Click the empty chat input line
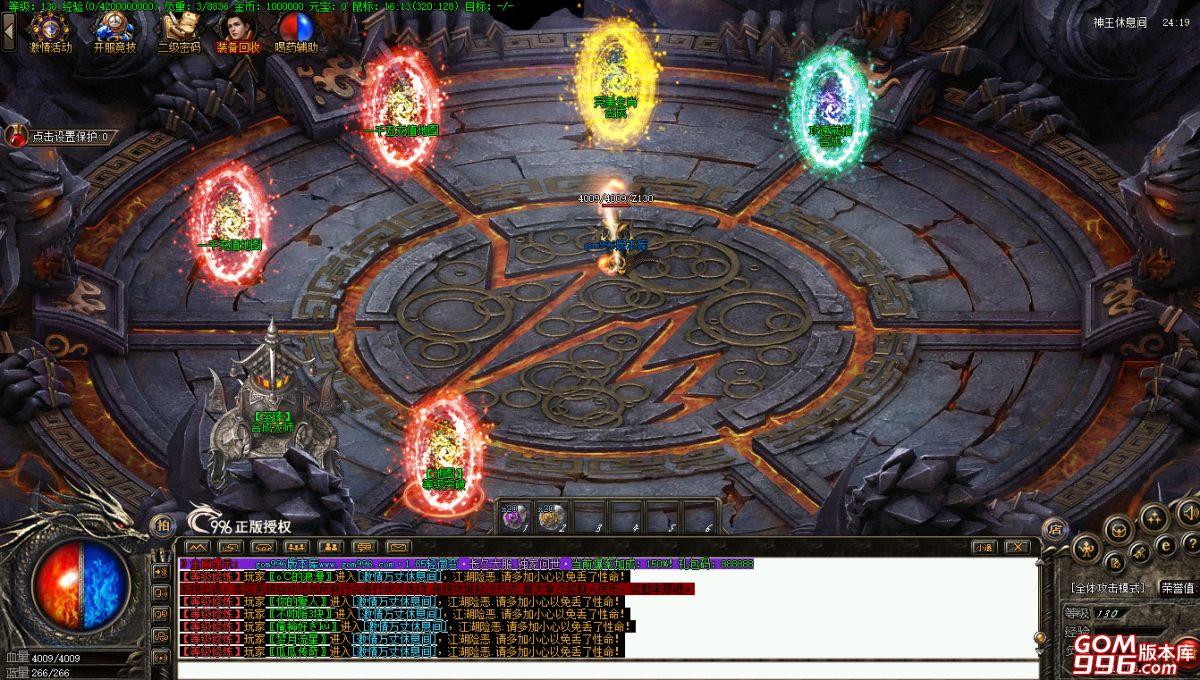The width and height of the screenshot is (1200, 680). pos(600,666)
